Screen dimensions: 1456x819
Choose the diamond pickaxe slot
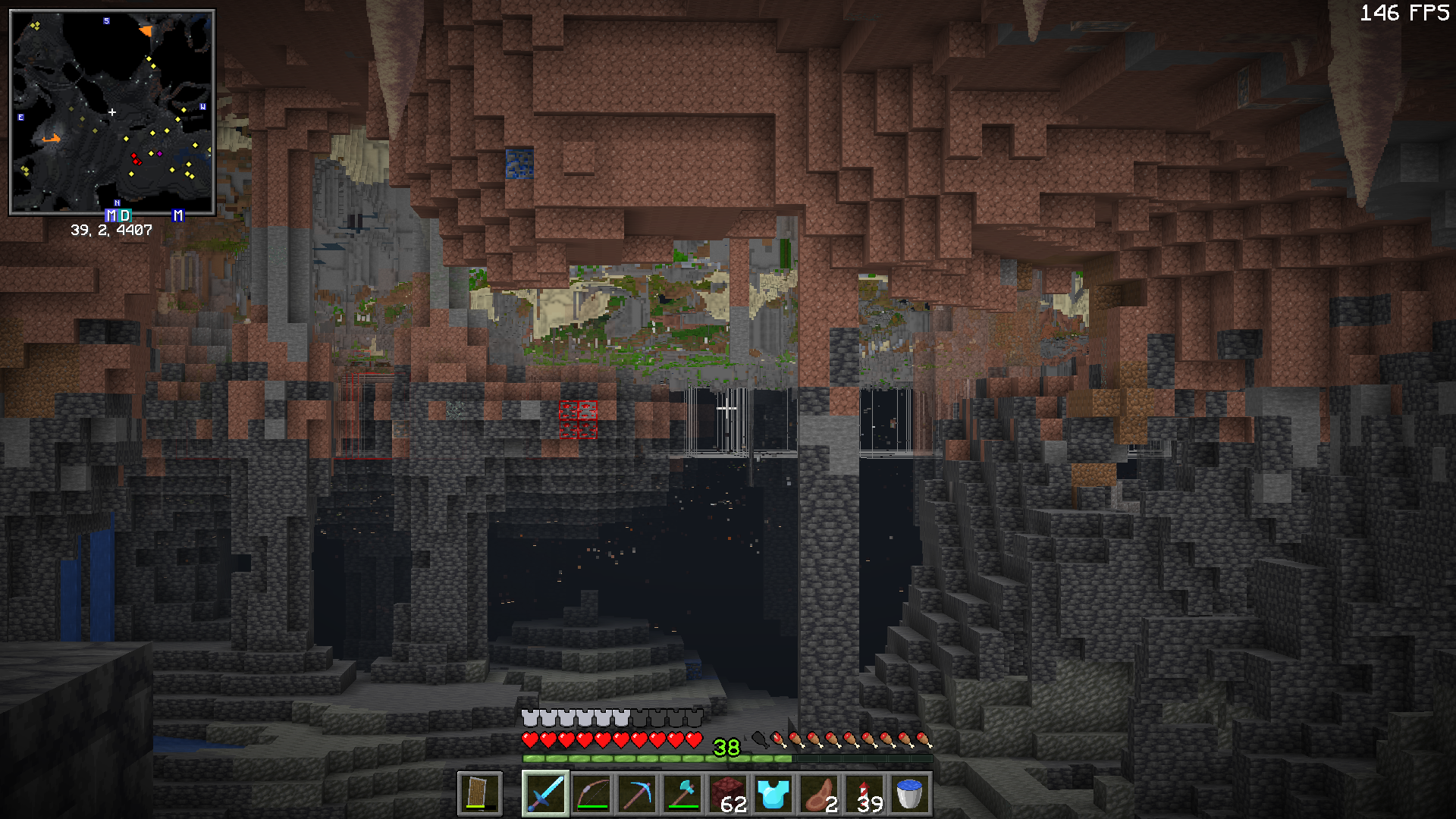pyautogui.click(x=637, y=794)
